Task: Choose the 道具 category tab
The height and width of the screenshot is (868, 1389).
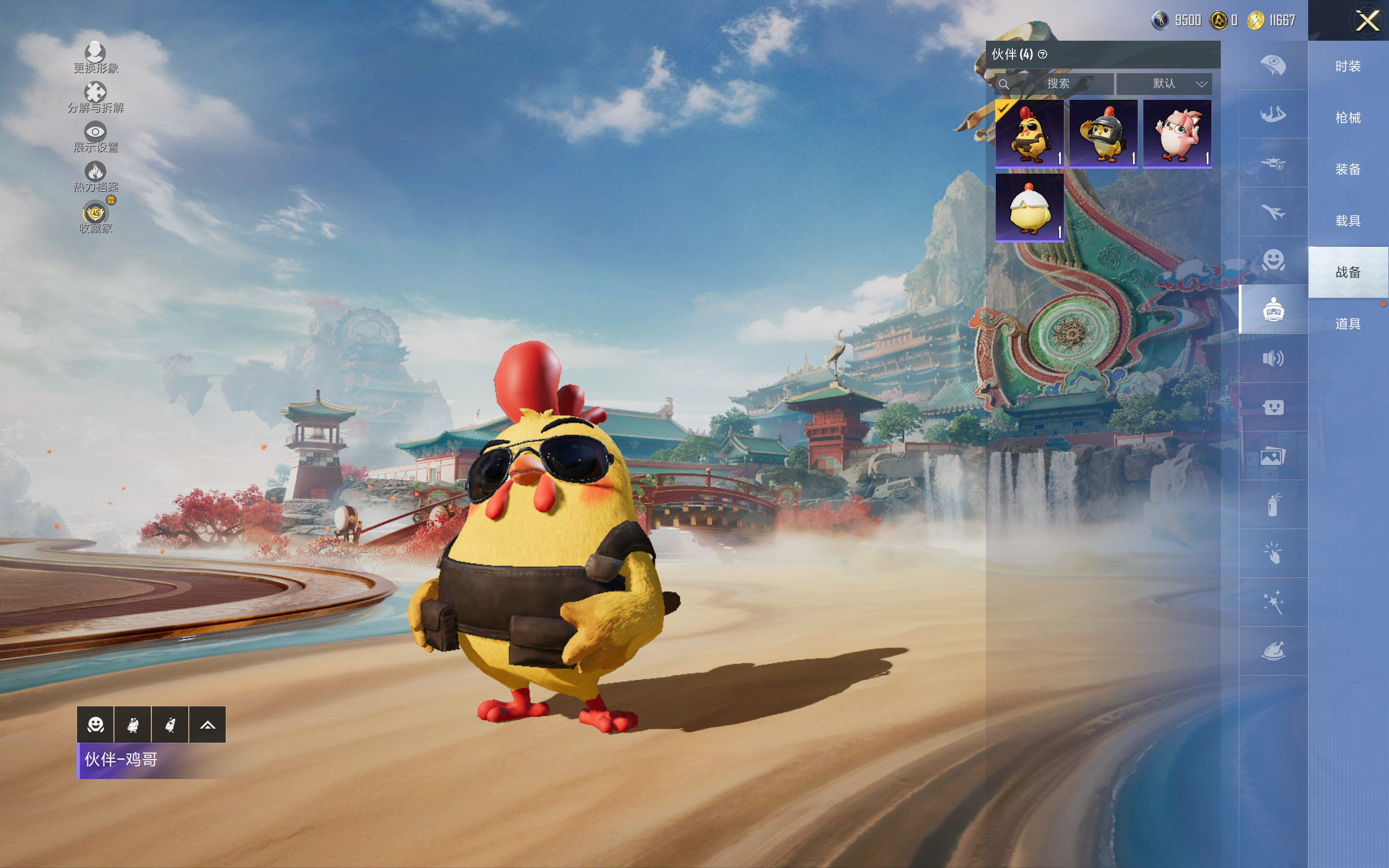Action: pyautogui.click(x=1348, y=324)
